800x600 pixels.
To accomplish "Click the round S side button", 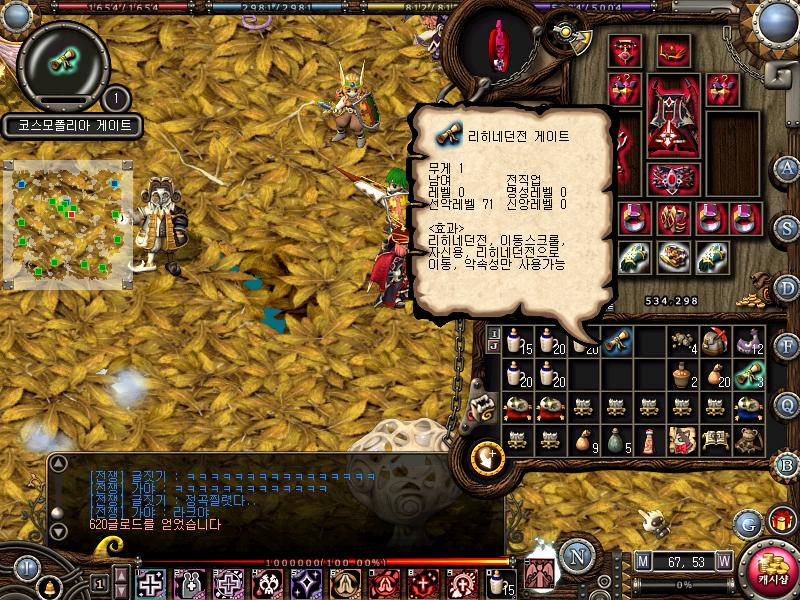I will (787, 226).
